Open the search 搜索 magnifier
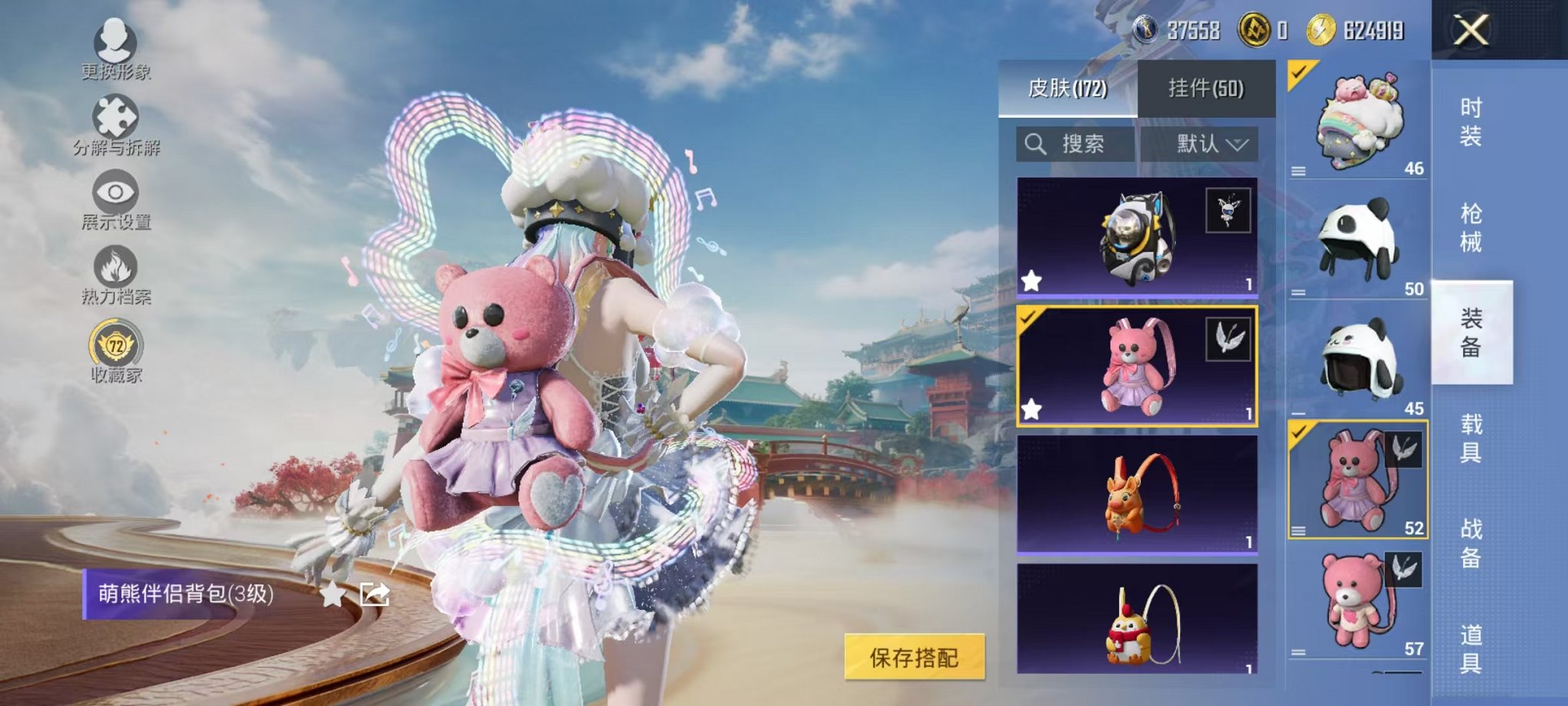This screenshot has width=1568, height=706. click(x=1035, y=145)
